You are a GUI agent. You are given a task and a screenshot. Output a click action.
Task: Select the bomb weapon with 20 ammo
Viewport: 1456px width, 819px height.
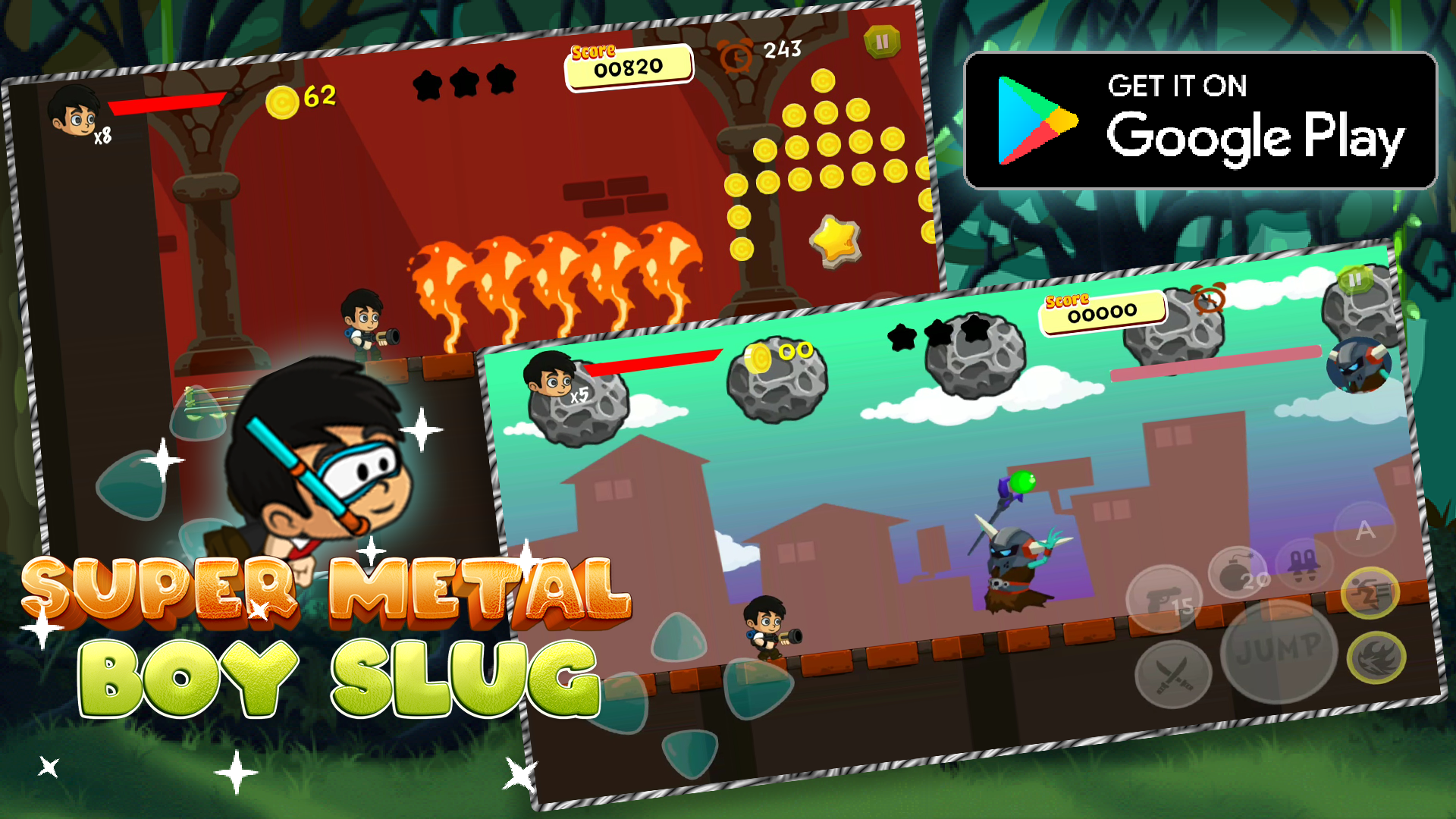(1238, 574)
